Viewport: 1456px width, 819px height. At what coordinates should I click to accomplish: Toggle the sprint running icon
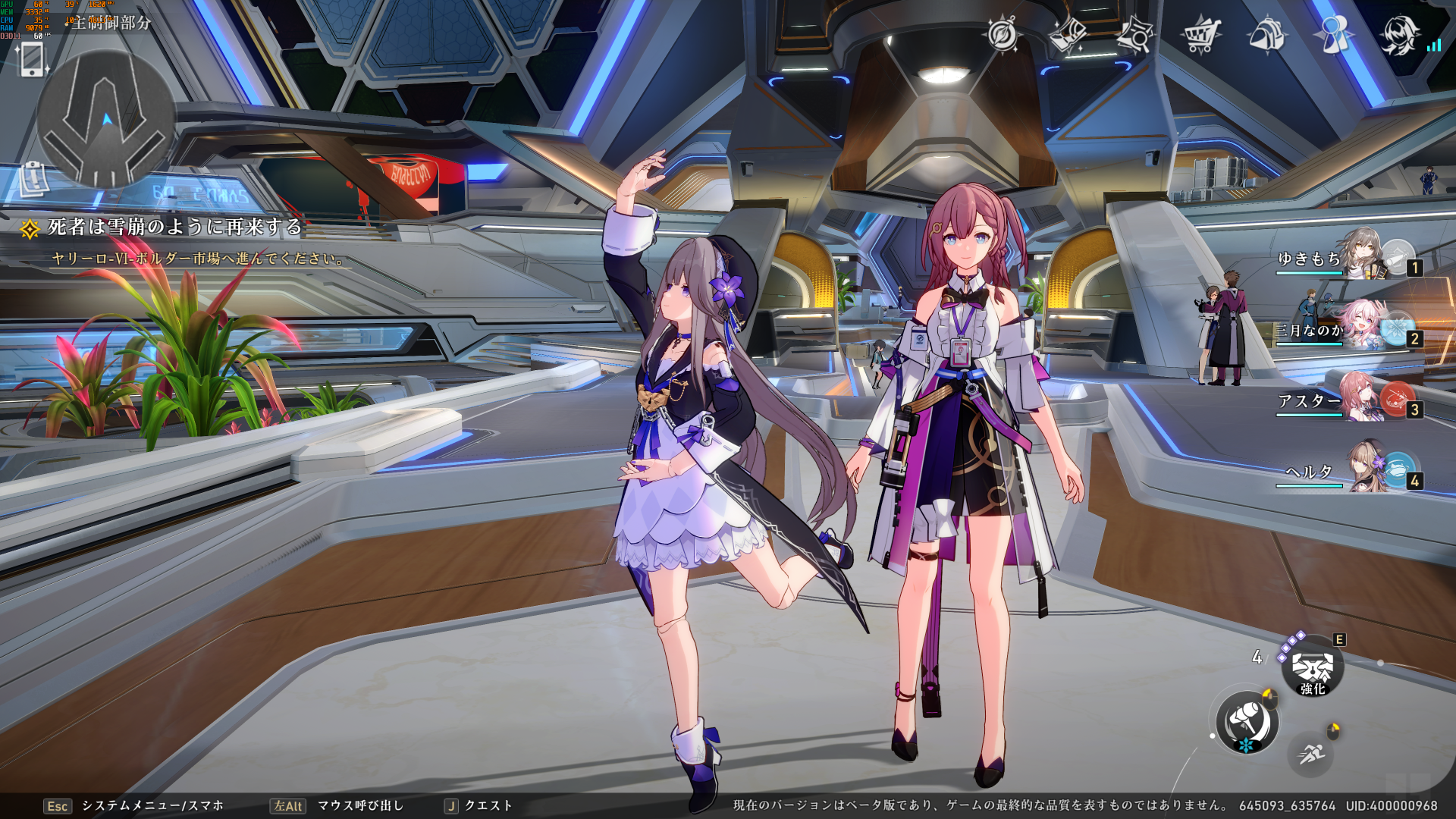(x=1311, y=754)
